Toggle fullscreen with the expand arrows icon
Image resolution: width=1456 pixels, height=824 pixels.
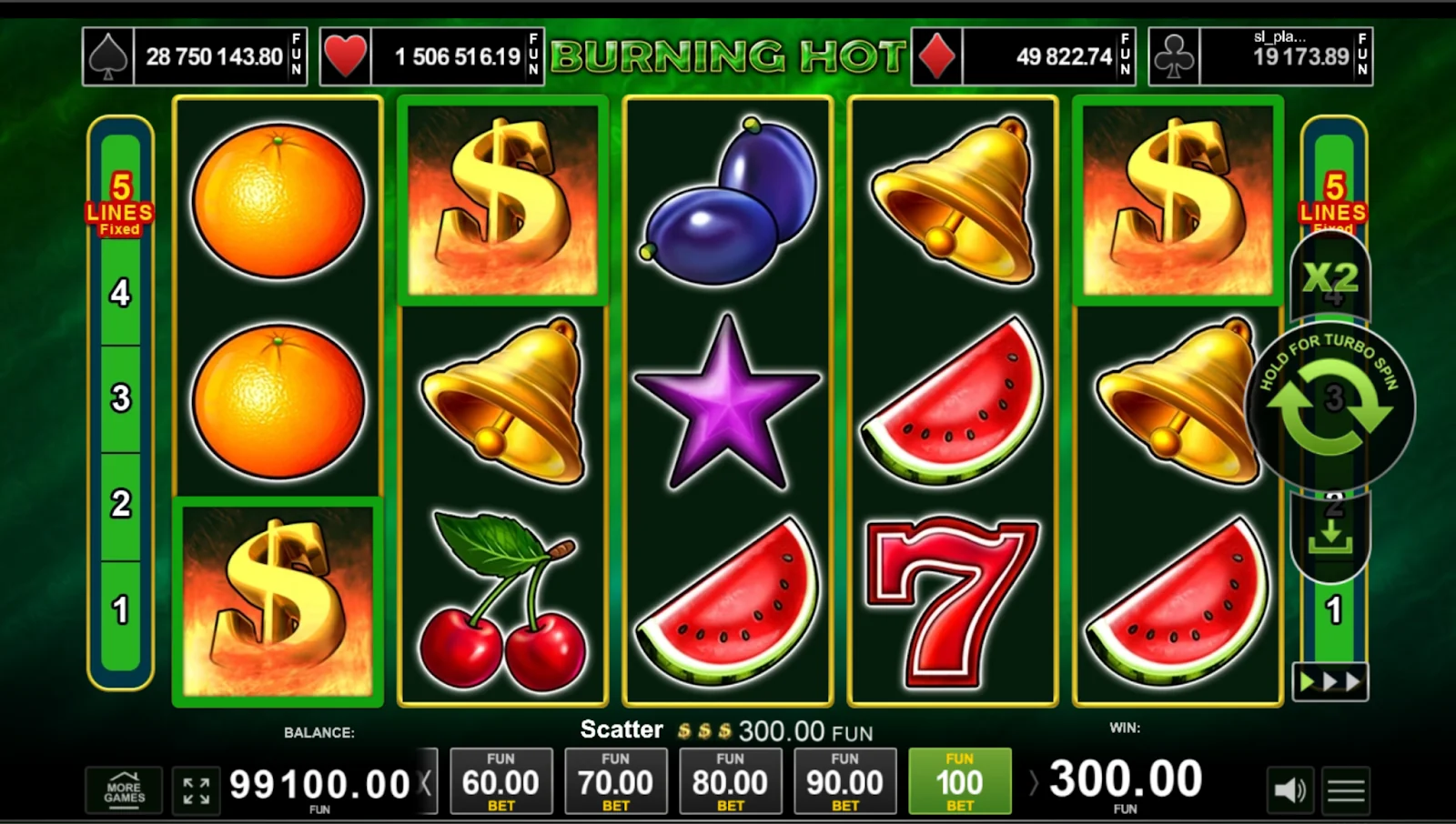point(196,789)
